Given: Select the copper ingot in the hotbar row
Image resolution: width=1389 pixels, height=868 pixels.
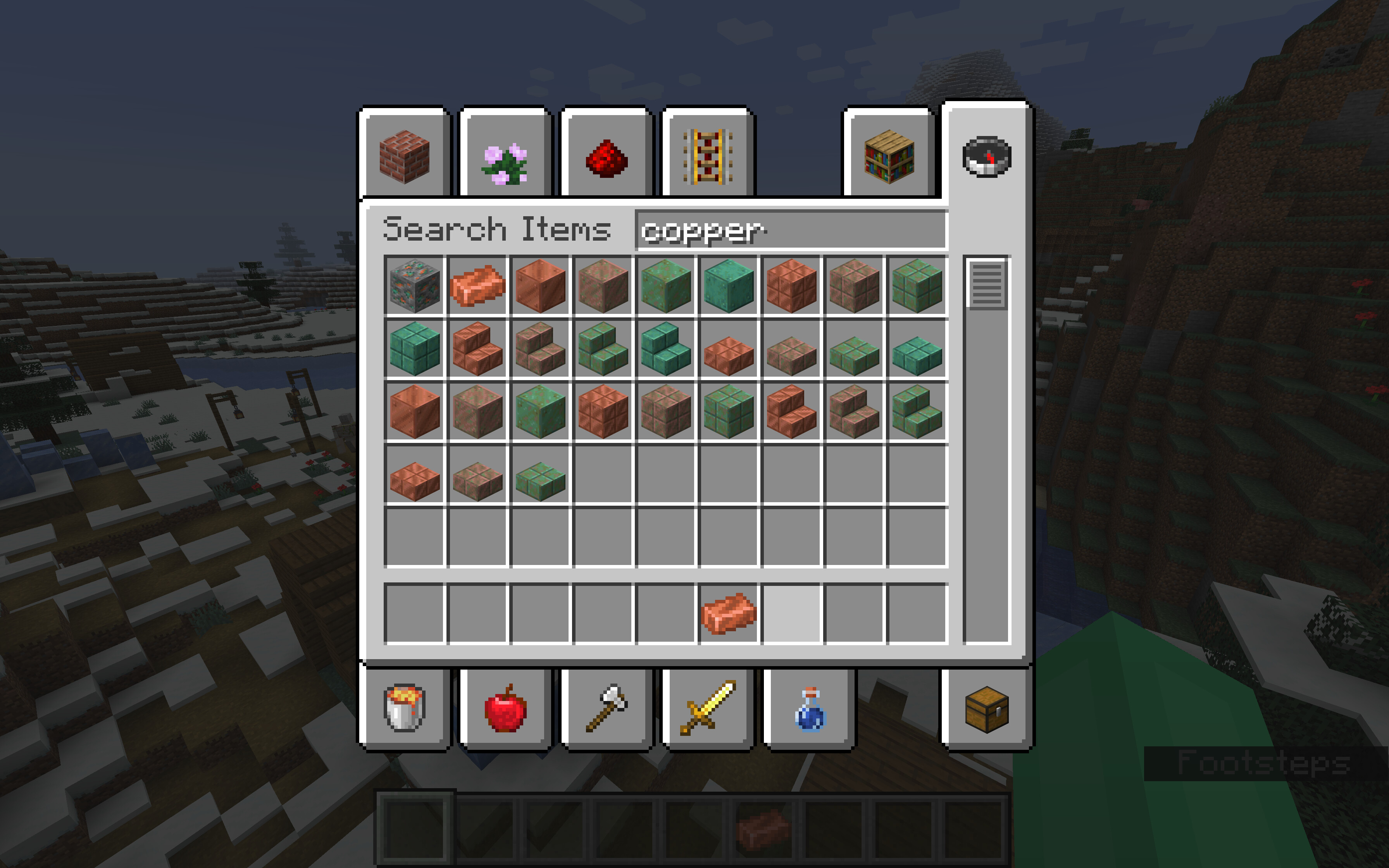Looking at the screenshot, I should coord(728,614).
